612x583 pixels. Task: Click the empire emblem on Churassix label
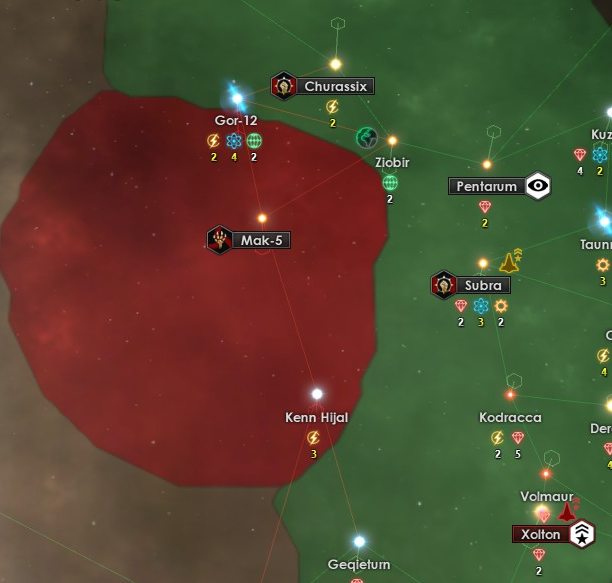point(284,86)
